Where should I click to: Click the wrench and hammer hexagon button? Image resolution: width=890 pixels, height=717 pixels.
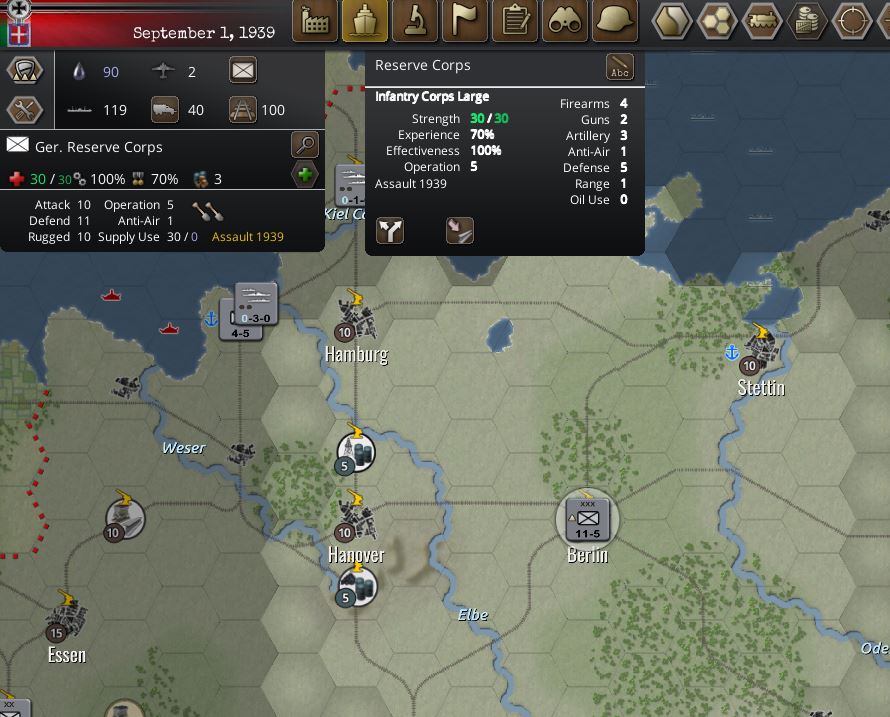coord(24,109)
